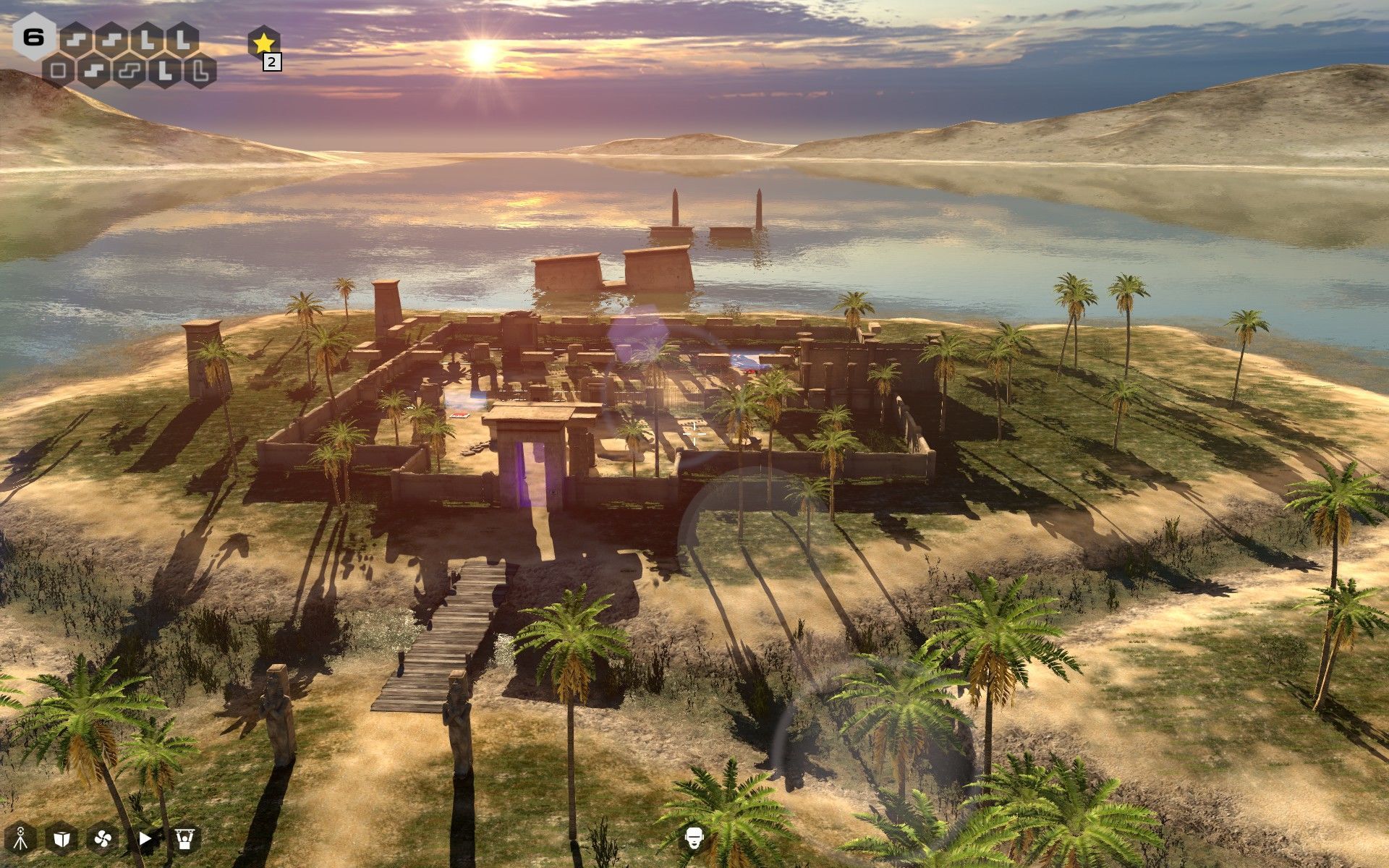Screen dimensions: 1389x868
Task: Click the play triangle recorder icon
Action: (145, 838)
